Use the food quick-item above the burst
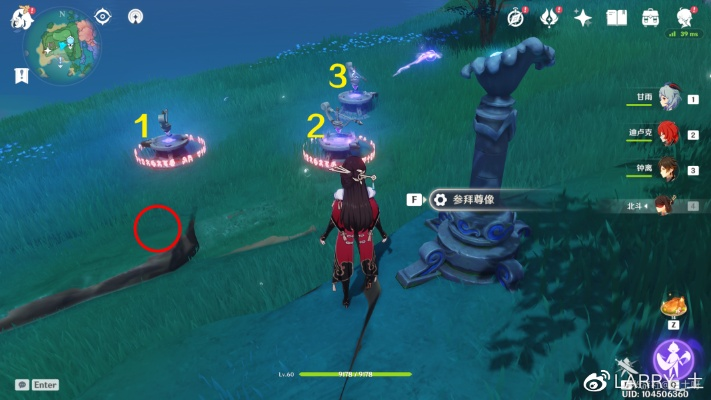This screenshot has width=711, height=400. 675,305
